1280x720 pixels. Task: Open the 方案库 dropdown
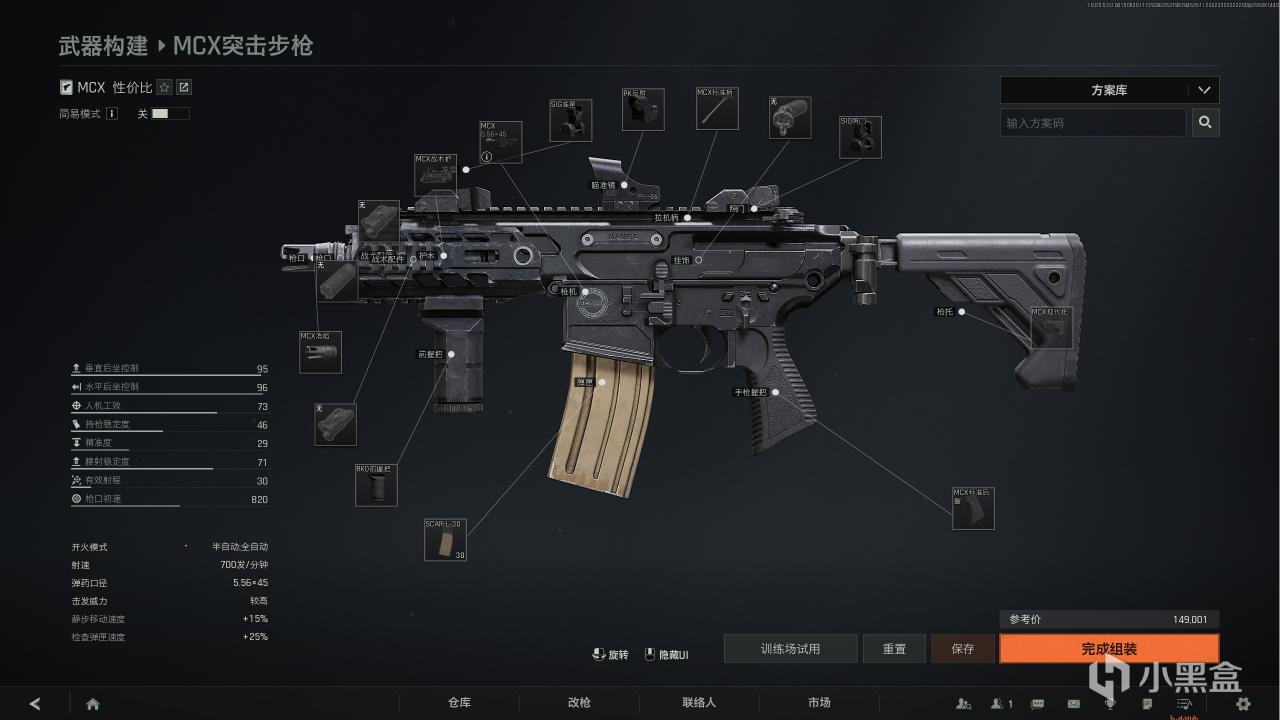pos(1109,90)
